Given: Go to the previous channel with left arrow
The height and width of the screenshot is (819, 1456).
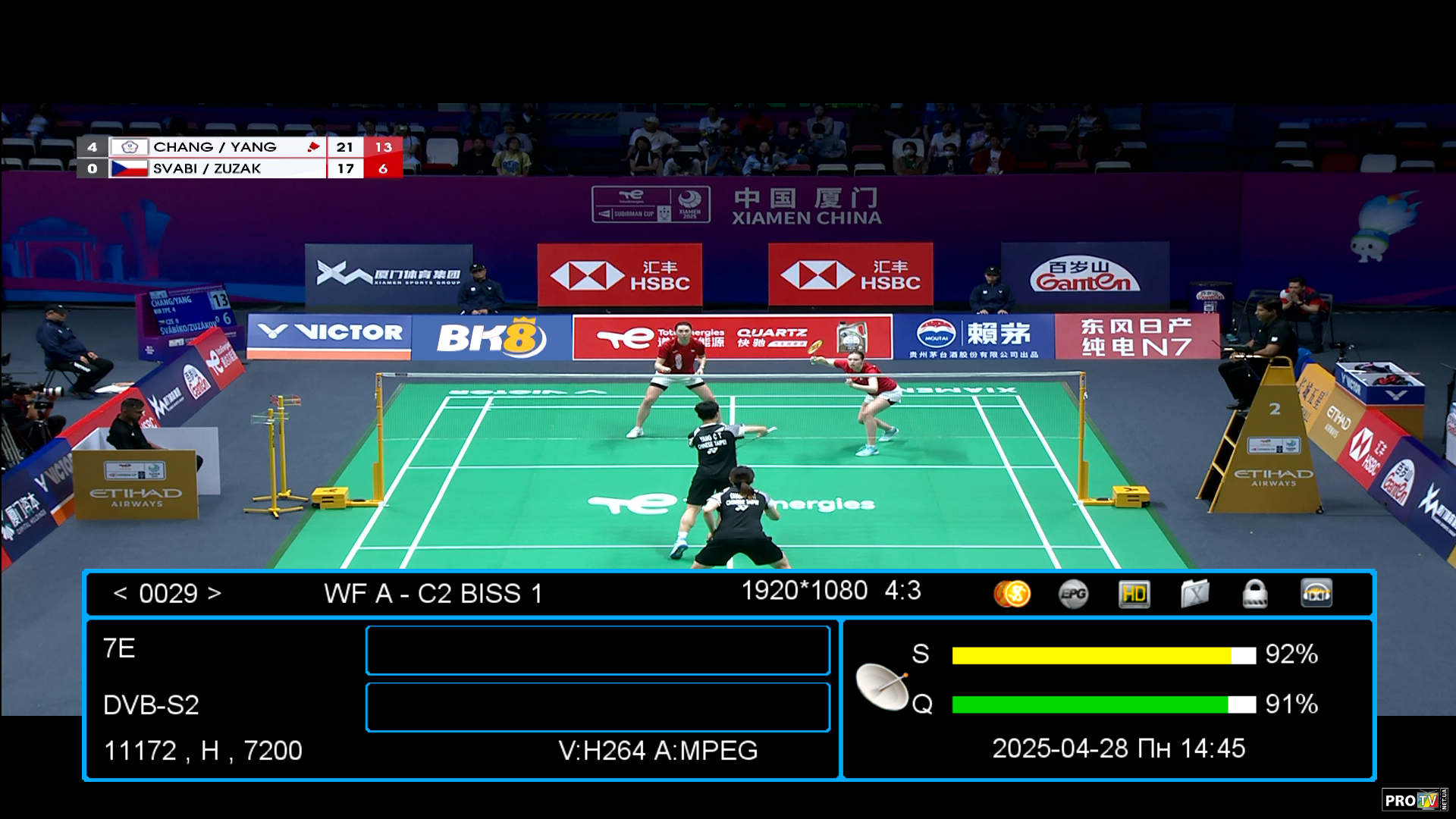Looking at the screenshot, I should point(120,593).
